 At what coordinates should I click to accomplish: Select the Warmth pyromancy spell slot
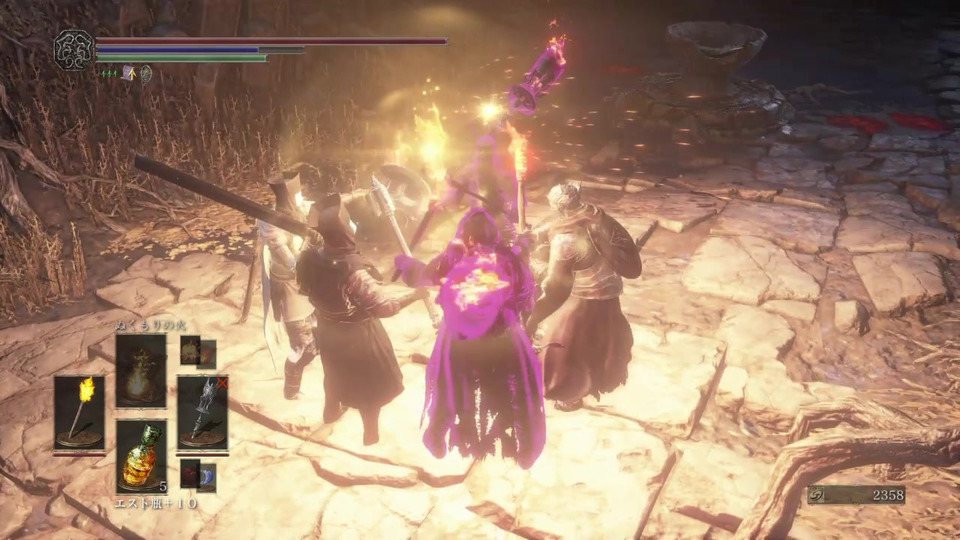pyautogui.click(x=141, y=370)
